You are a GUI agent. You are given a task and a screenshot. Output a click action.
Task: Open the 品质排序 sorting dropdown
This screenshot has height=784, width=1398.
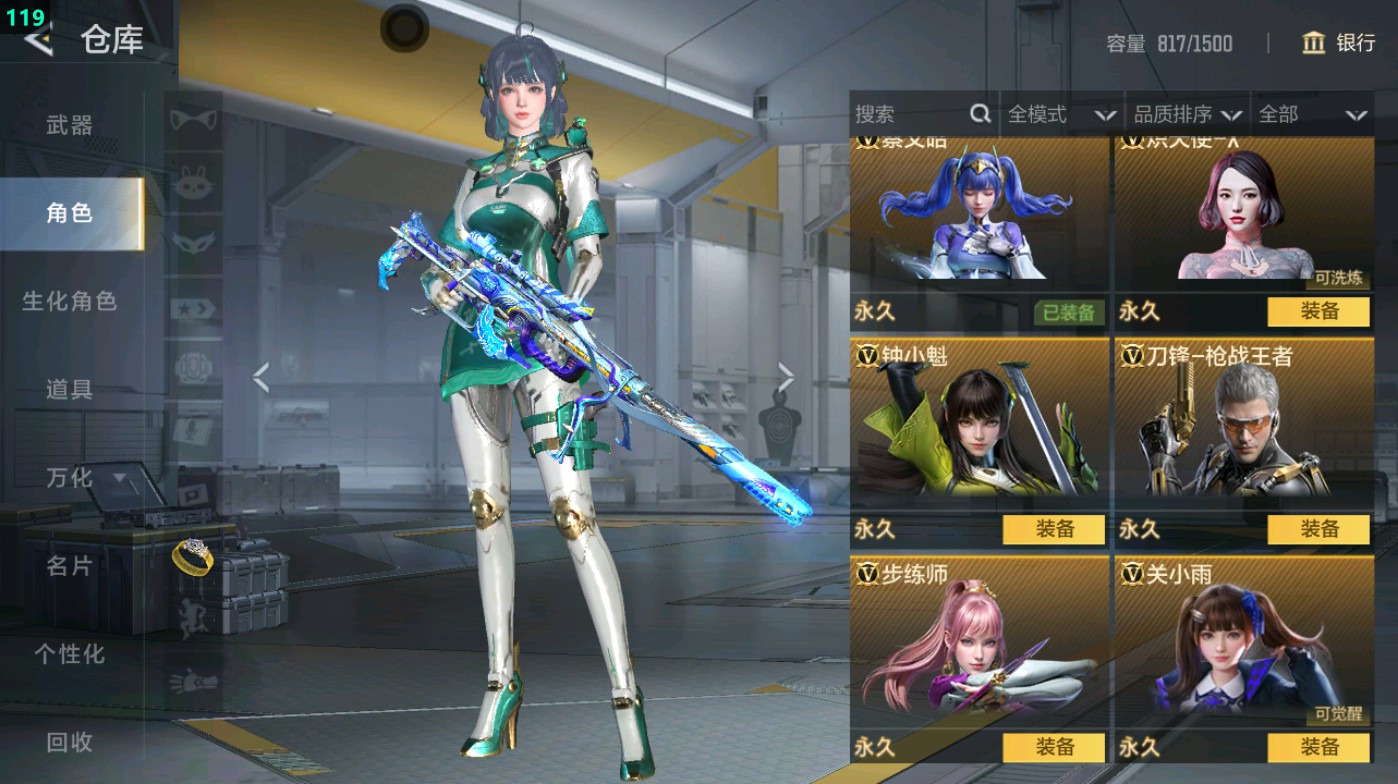tap(1187, 115)
